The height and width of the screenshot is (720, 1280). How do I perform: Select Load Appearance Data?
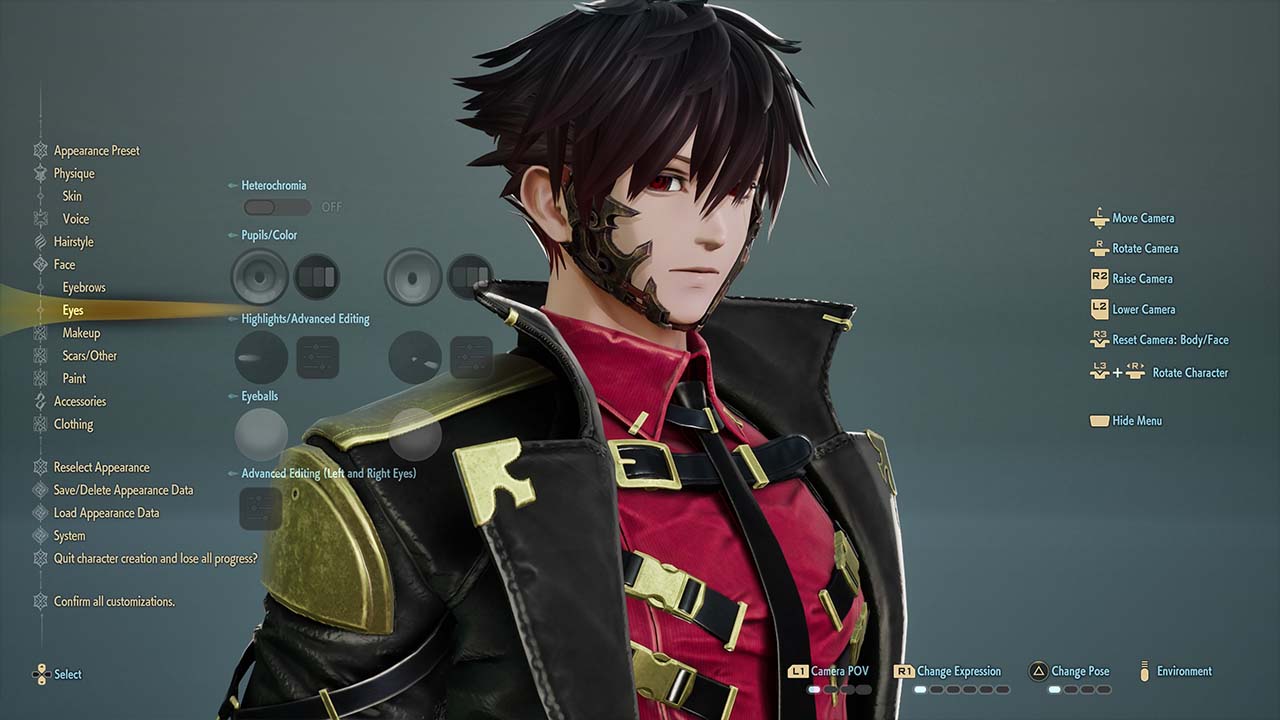(106, 514)
